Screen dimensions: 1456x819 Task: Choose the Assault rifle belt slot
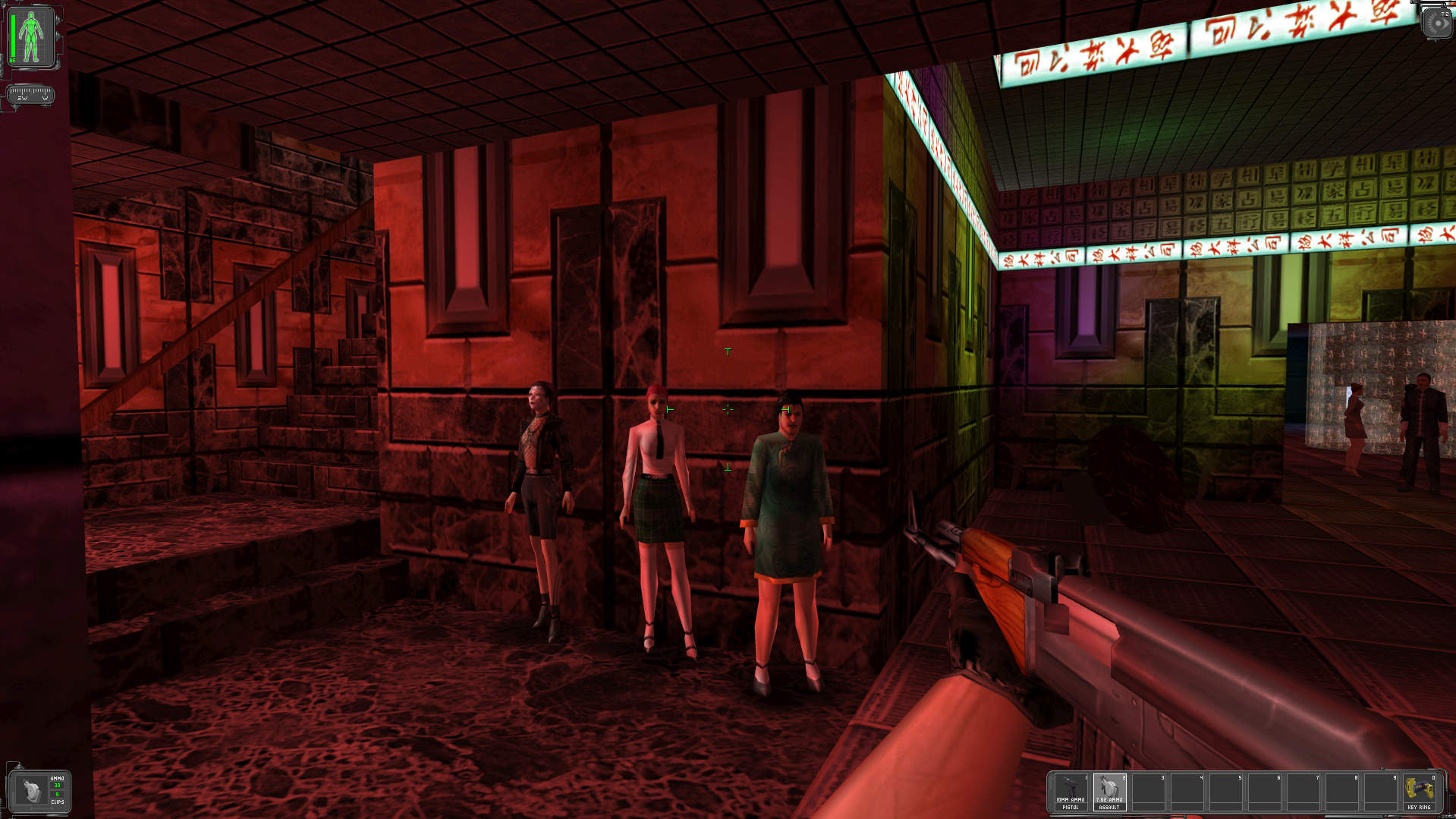point(1109,792)
